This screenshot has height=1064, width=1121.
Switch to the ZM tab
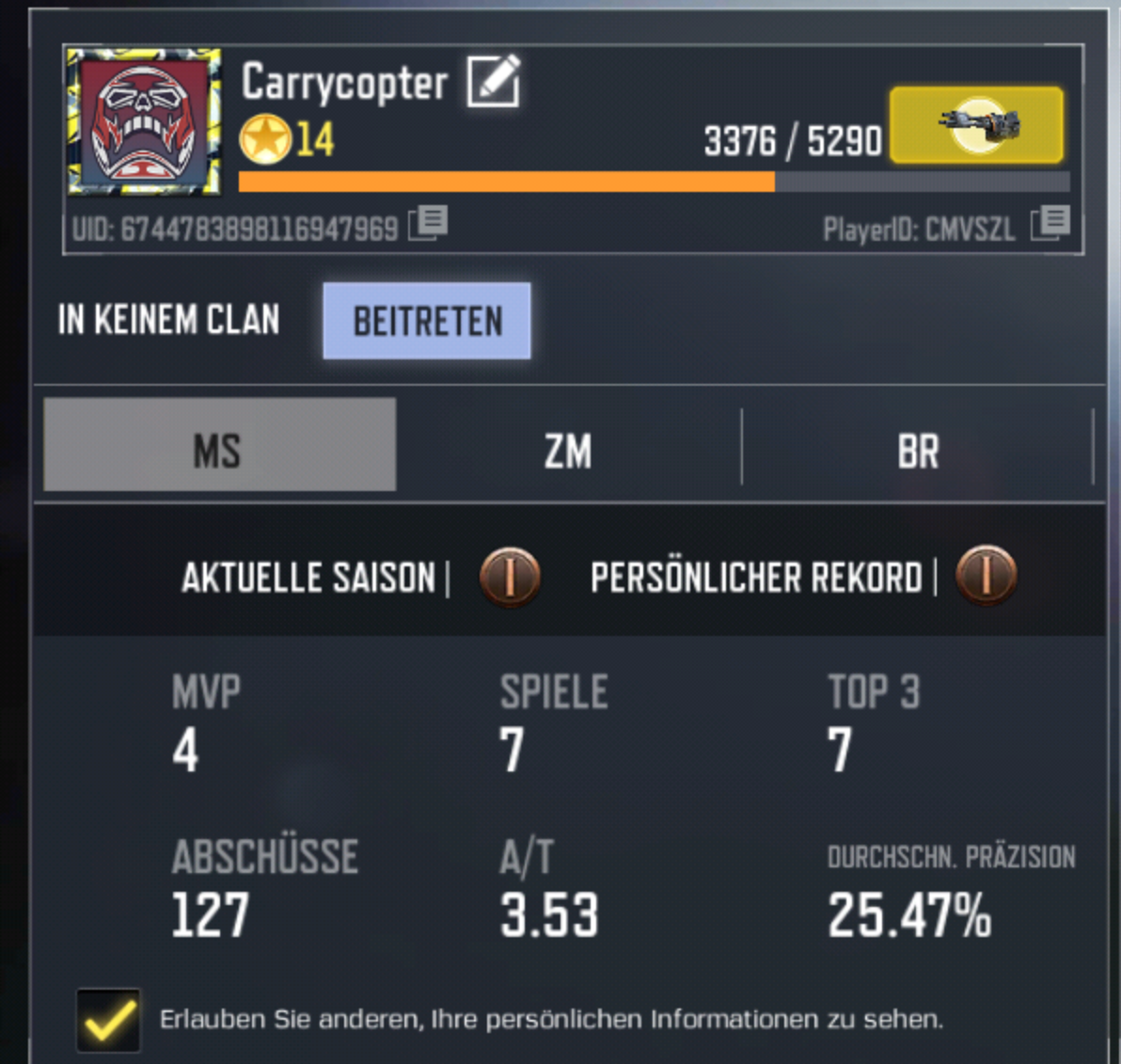(x=568, y=450)
